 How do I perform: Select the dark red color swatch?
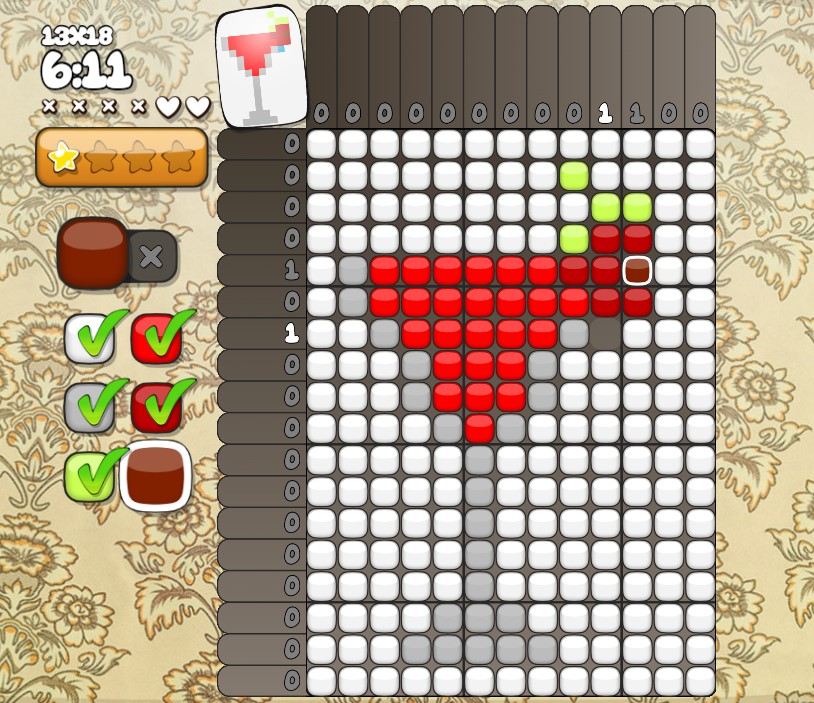pyautogui.click(x=156, y=407)
